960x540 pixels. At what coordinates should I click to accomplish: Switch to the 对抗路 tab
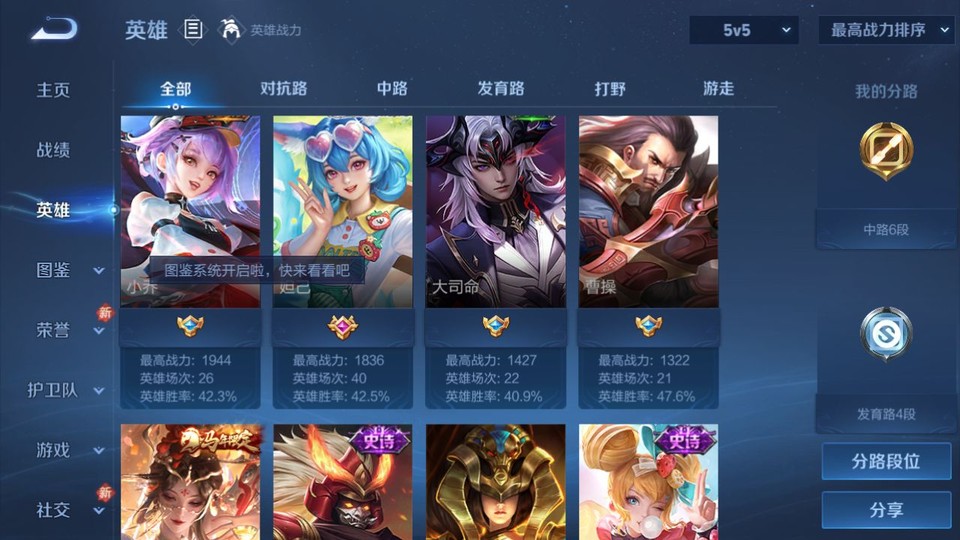pos(283,89)
